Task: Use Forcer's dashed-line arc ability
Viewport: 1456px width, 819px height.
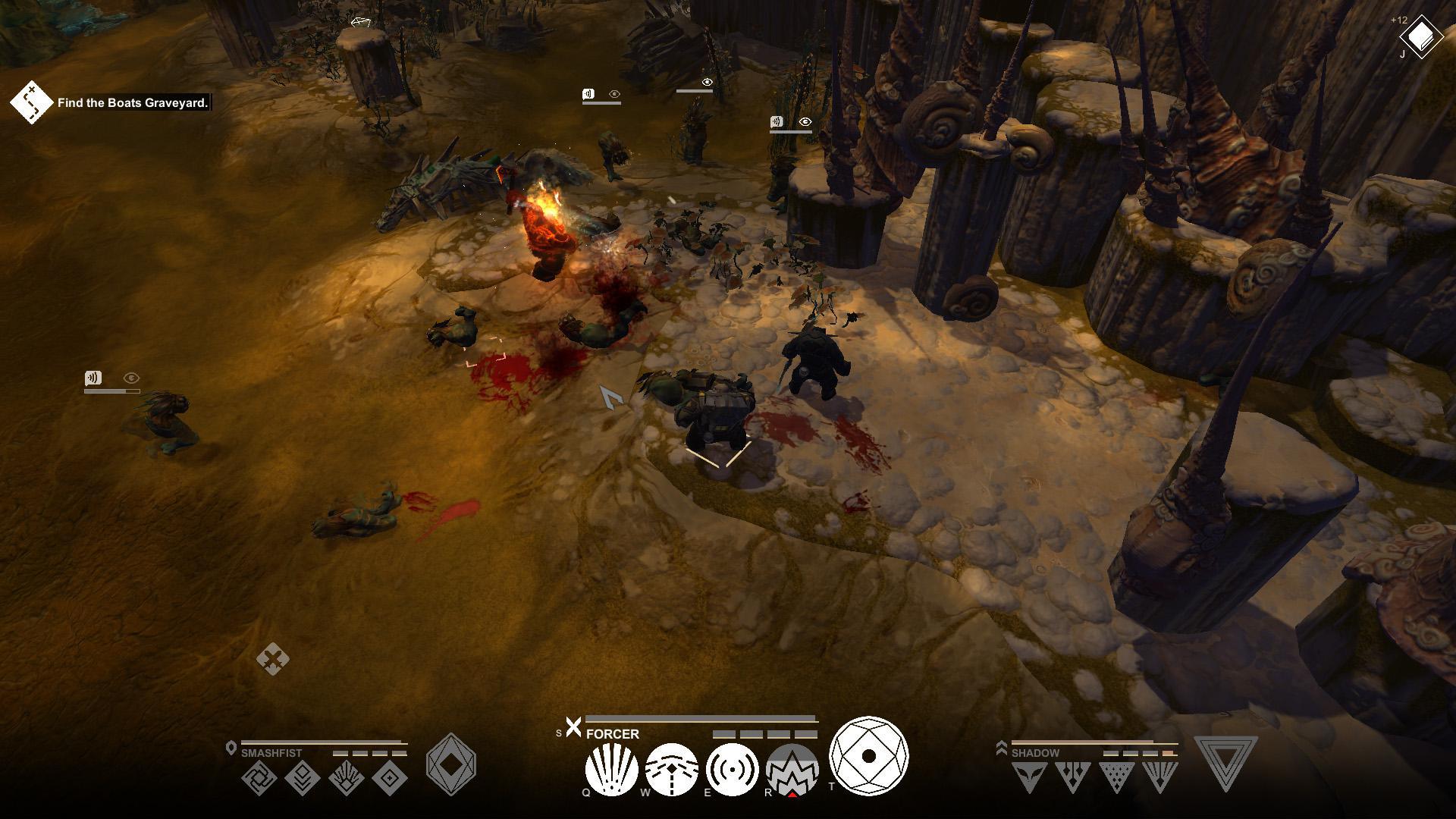Action: (672, 770)
